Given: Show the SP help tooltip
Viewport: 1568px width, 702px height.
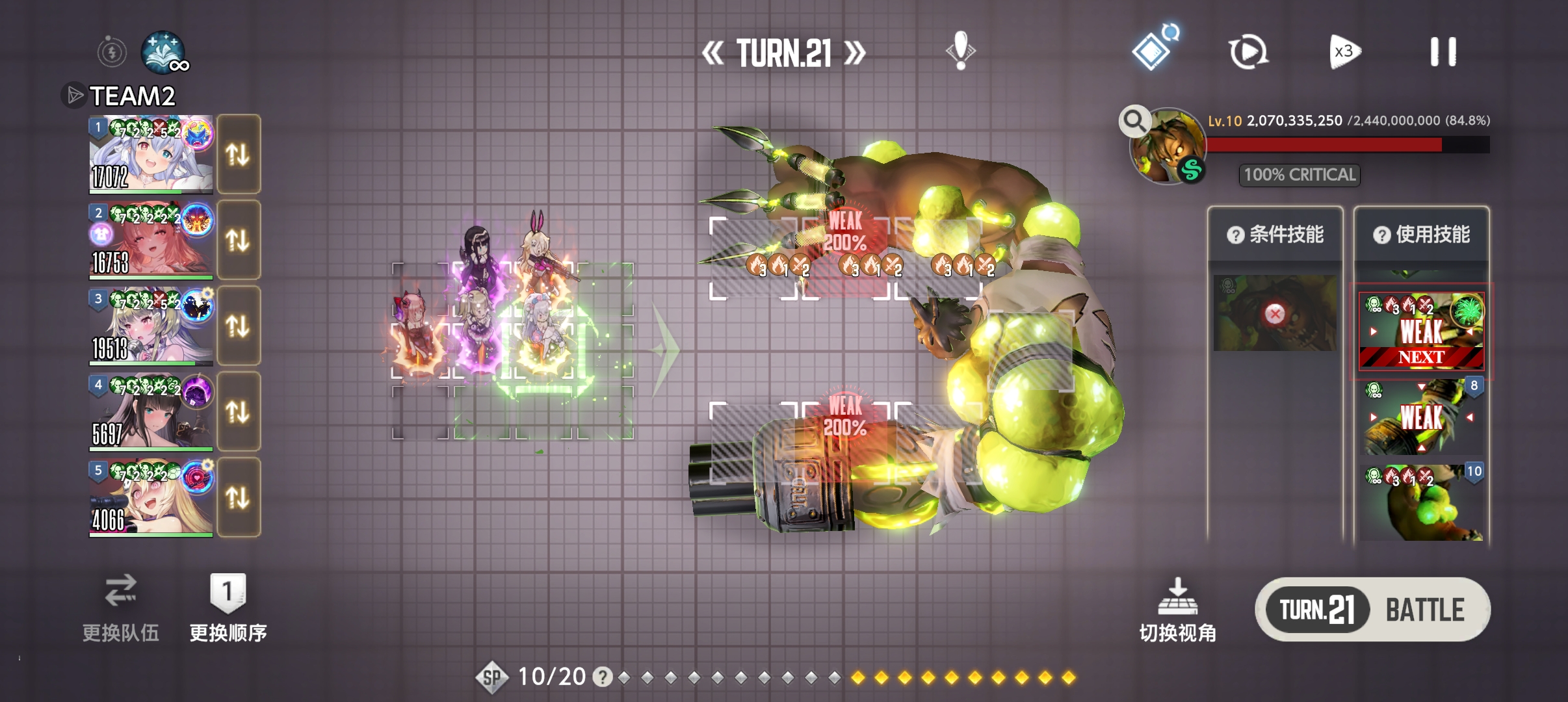Looking at the screenshot, I should (603, 677).
